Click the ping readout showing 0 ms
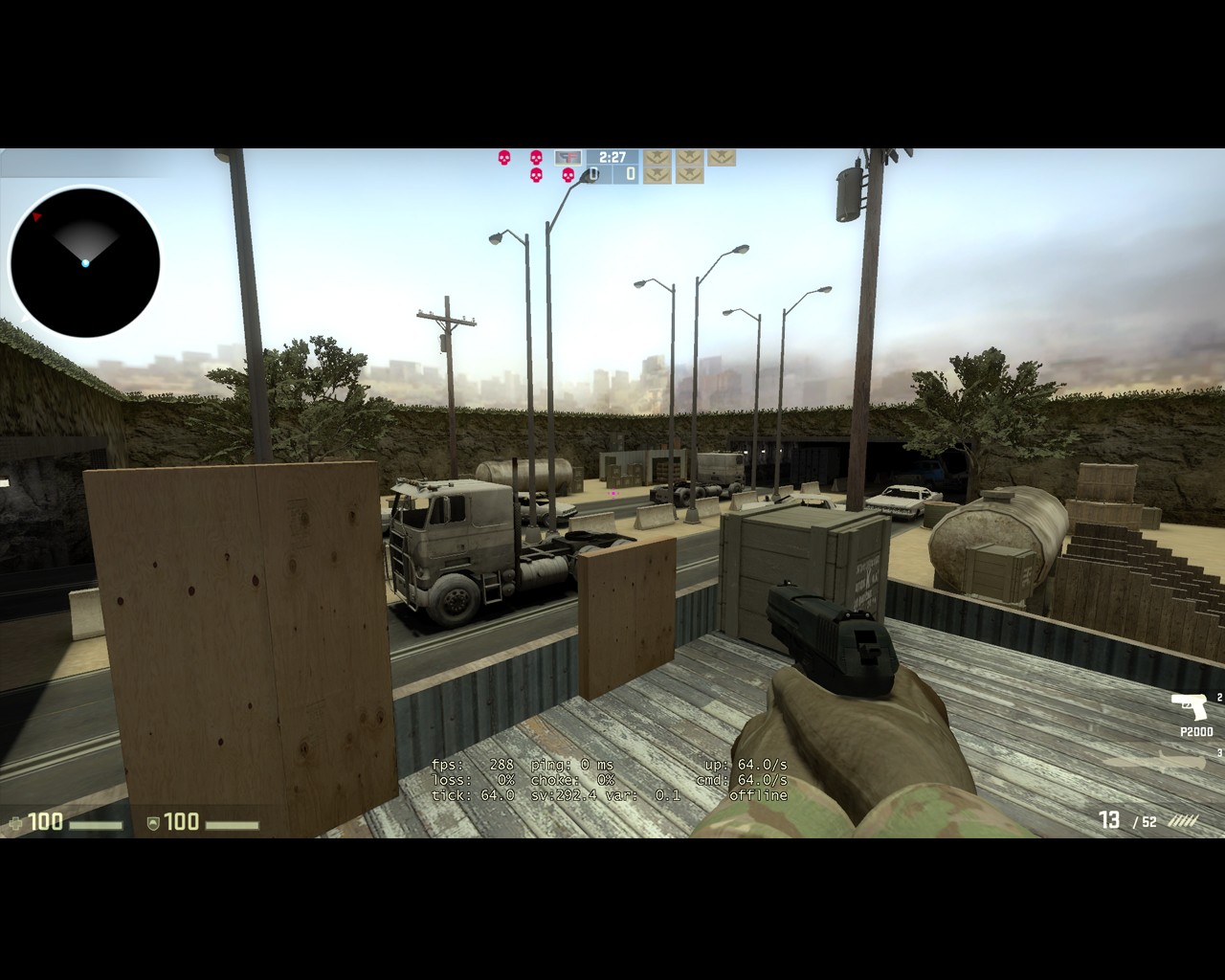This screenshot has width=1225, height=980. click(x=584, y=765)
